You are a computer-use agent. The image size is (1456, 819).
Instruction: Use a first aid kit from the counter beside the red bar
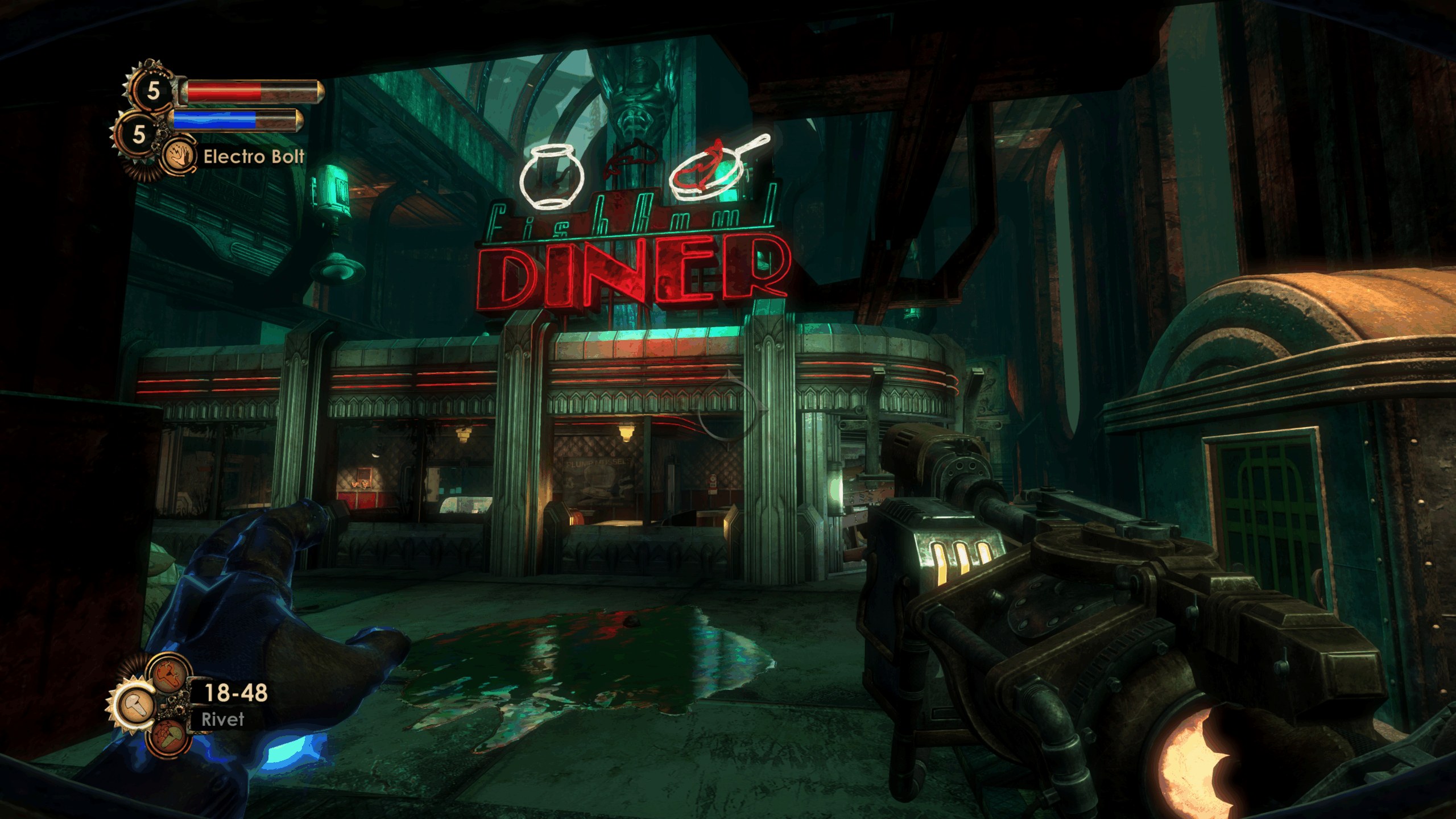[152, 90]
